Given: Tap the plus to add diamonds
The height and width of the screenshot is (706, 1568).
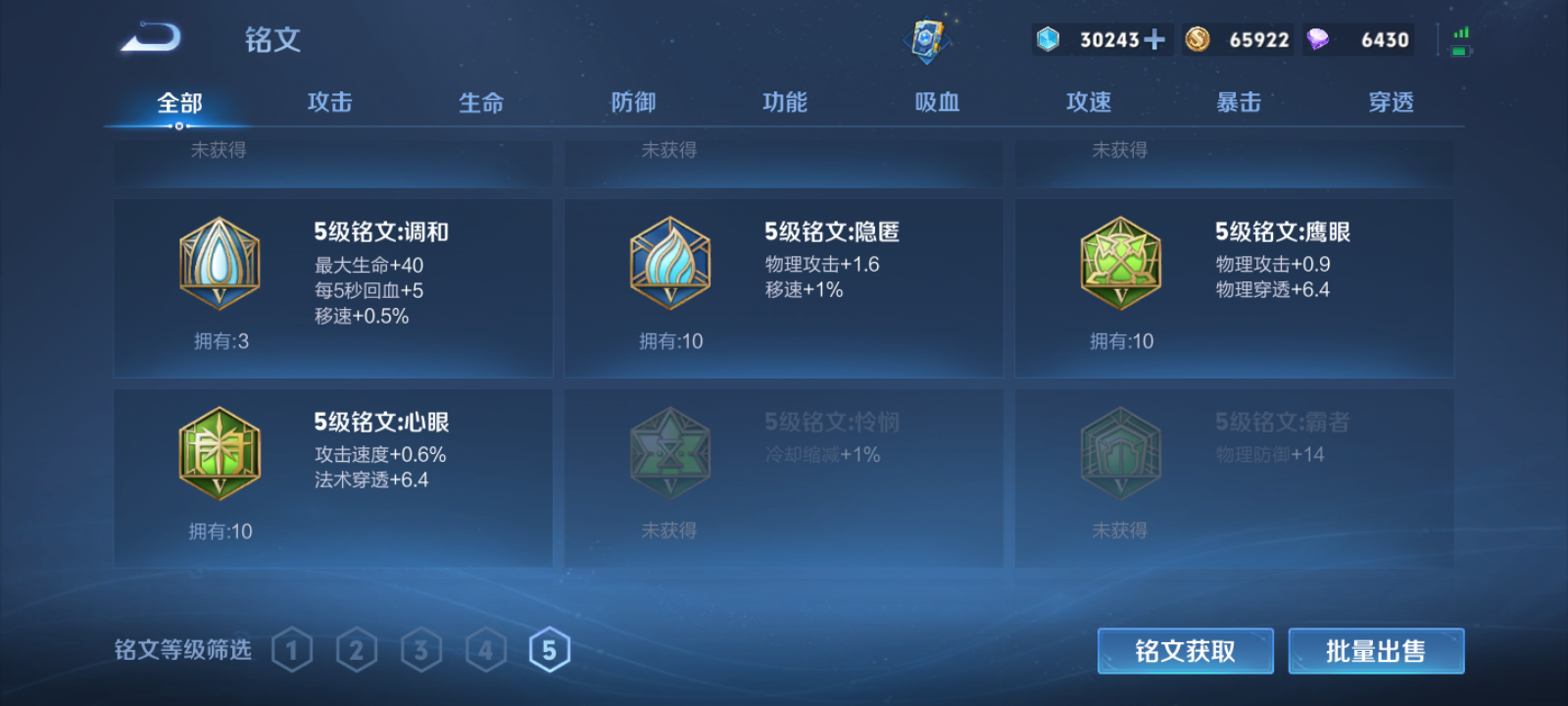Looking at the screenshot, I should point(1156,39).
